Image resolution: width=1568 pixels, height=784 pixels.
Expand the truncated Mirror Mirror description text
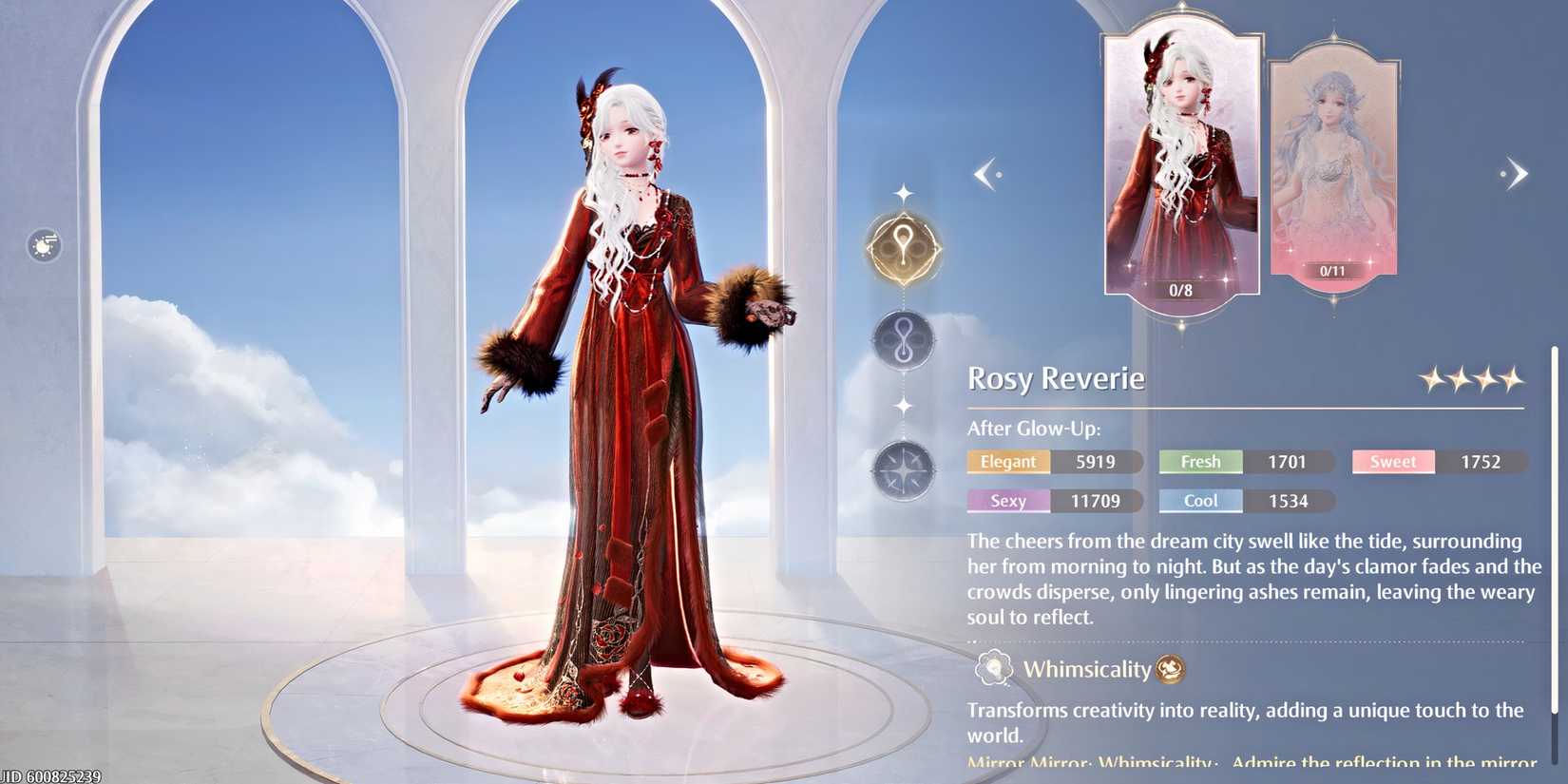1235,763
